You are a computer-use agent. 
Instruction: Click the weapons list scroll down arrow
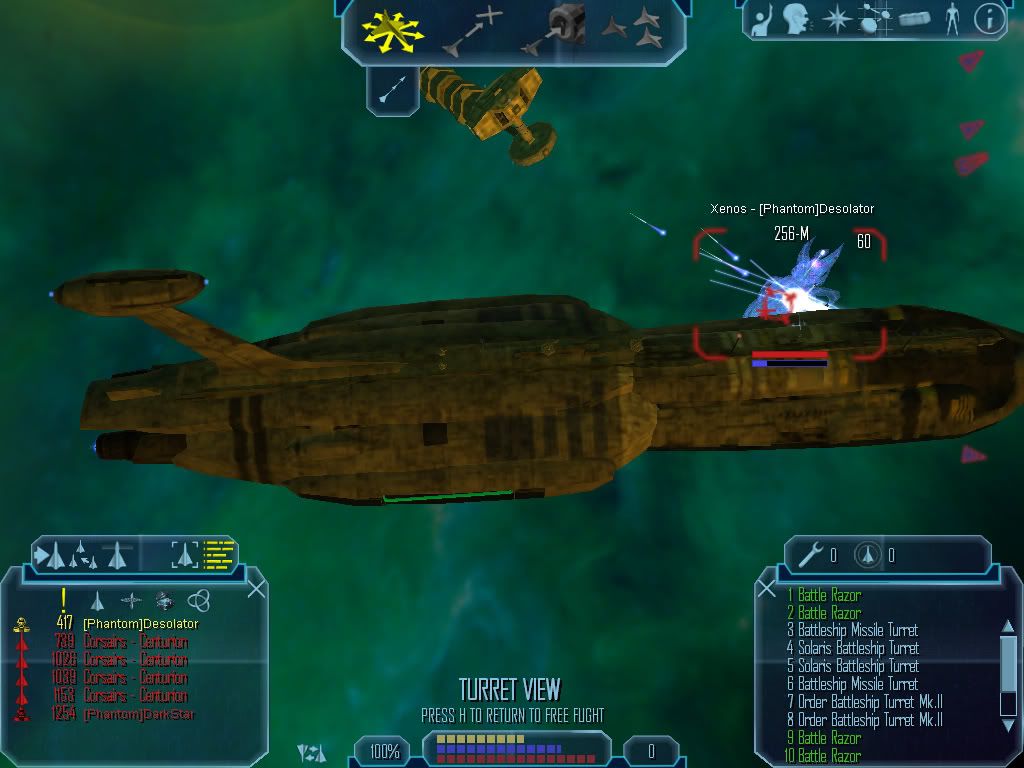[x=1008, y=722]
